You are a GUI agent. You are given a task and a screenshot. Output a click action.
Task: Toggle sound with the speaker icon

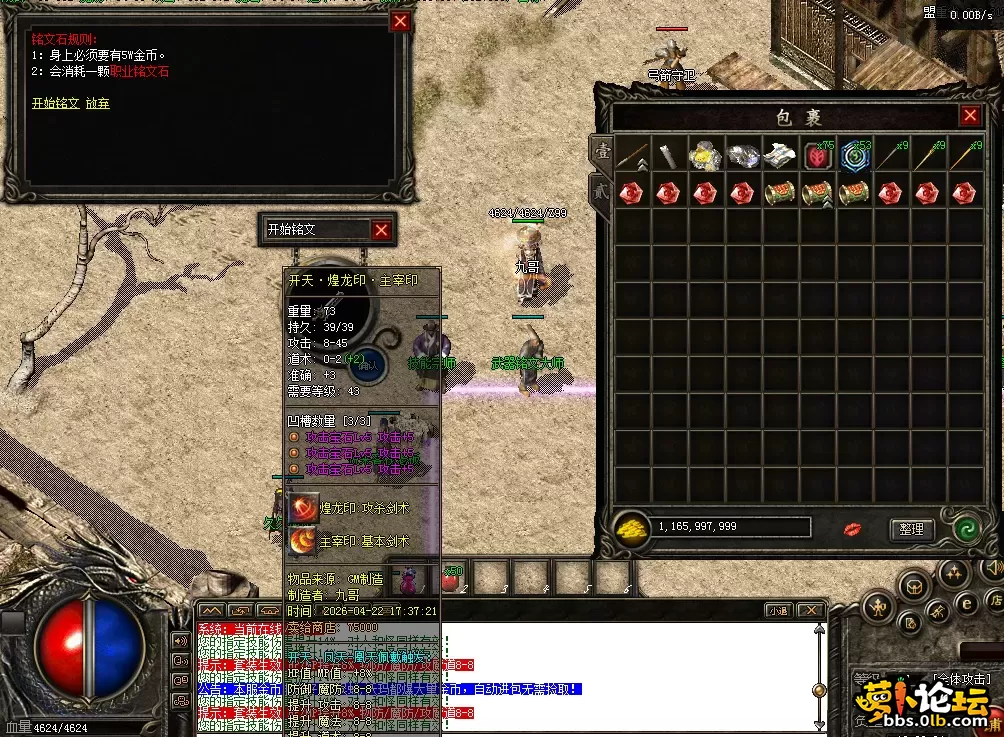(182, 641)
